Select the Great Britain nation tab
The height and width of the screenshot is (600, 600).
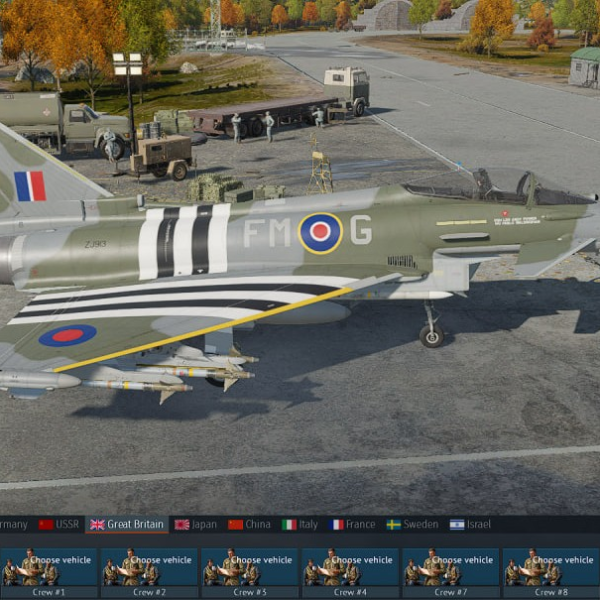click(127, 524)
